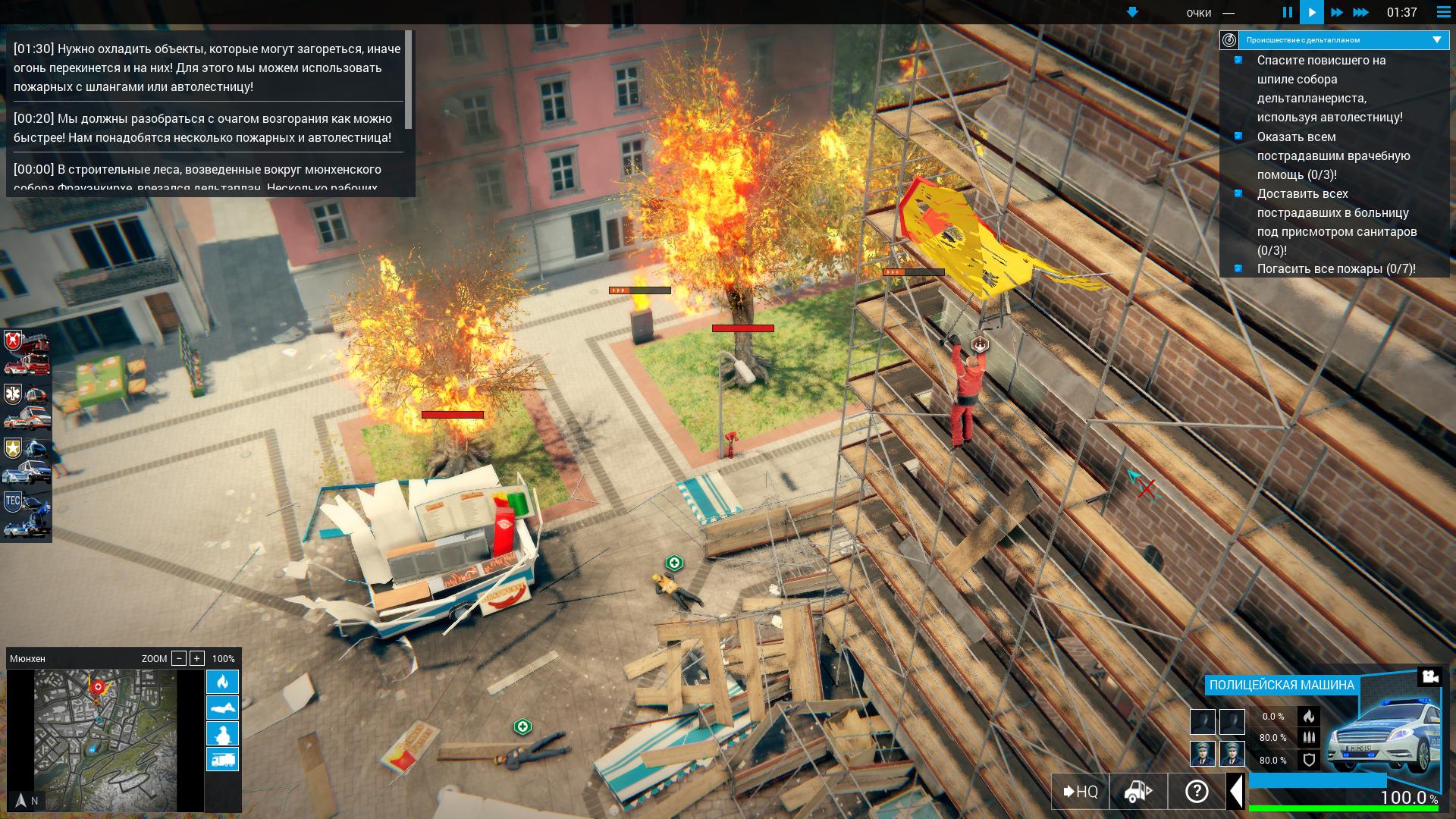Viewport: 1456px width, 819px height.
Task: Open the TEC technical vehicle group
Action: click(27, 514)
